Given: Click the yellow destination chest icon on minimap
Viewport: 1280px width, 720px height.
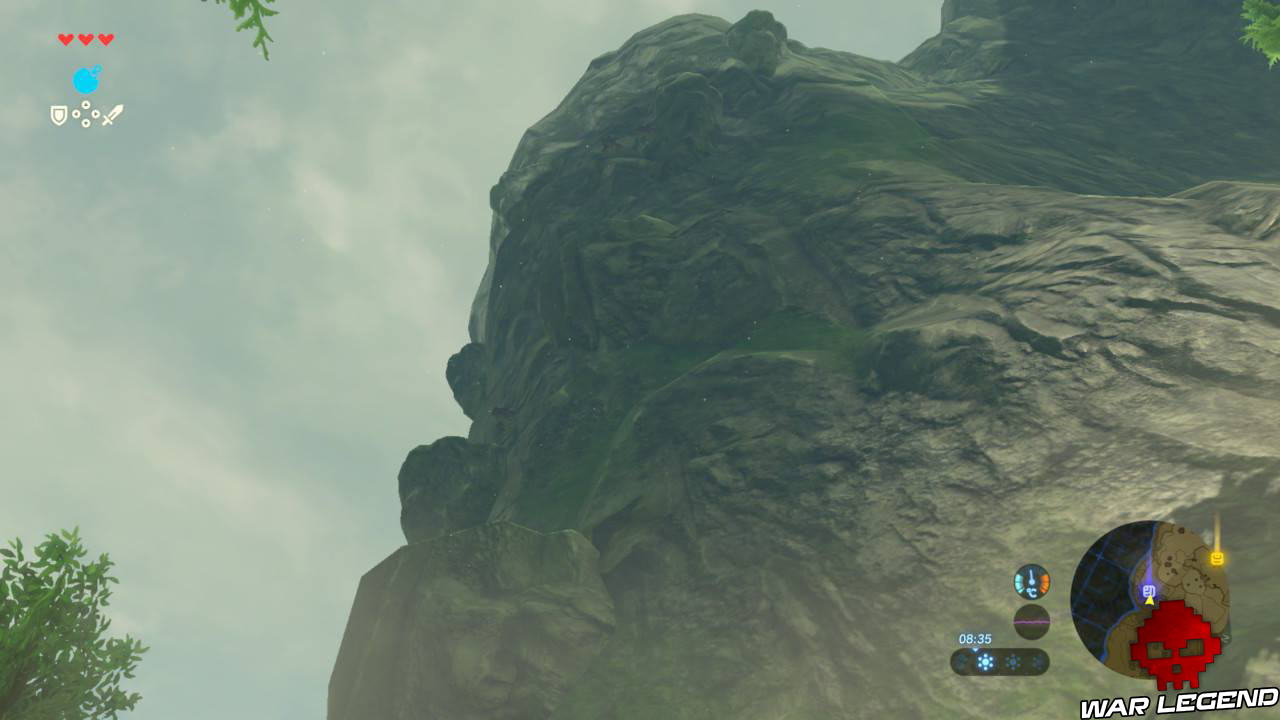Looking at the screenshot, I should tap(1217, 558).
